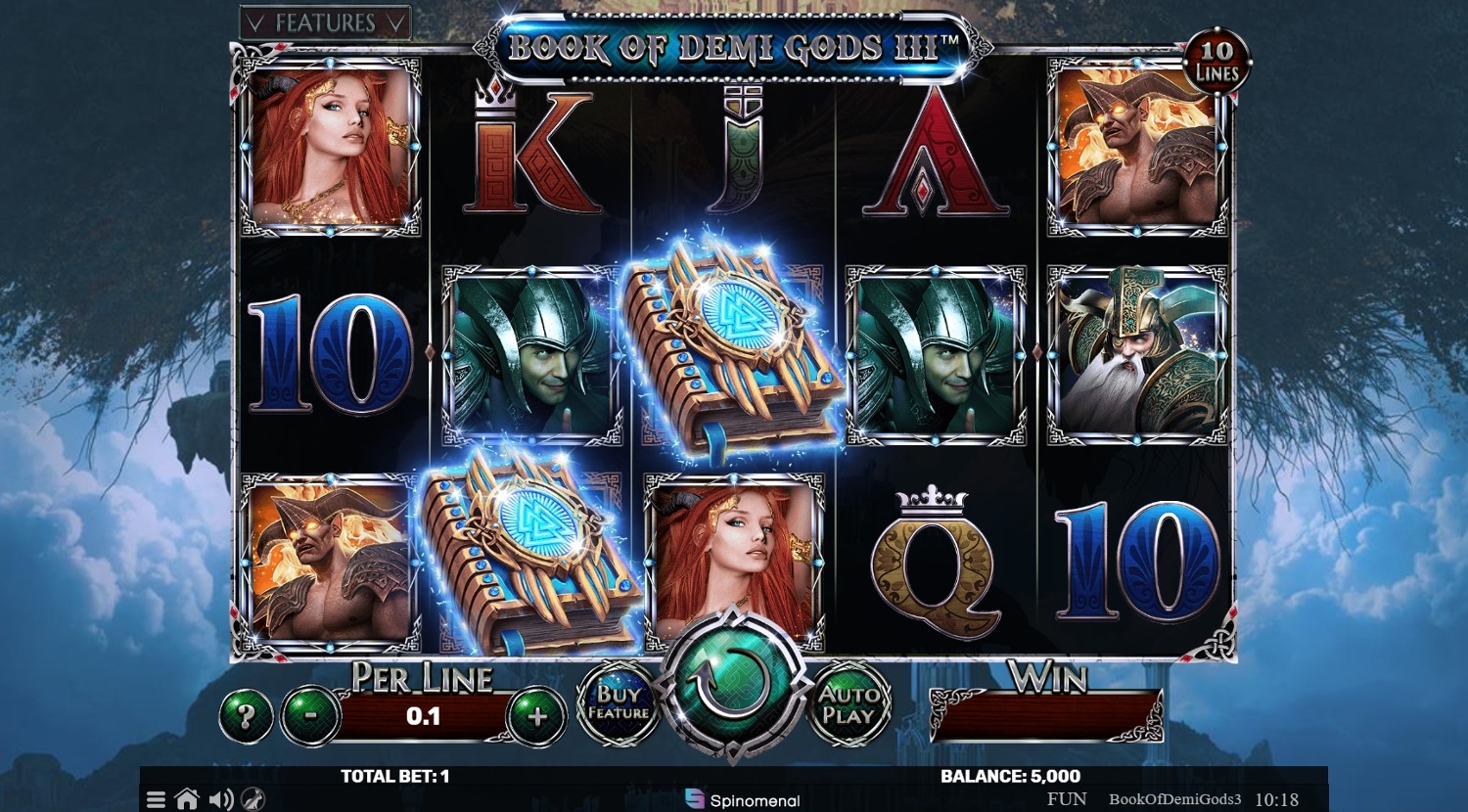
Task: Mute the game sound with speaker icon
Action: coord(219,799)
